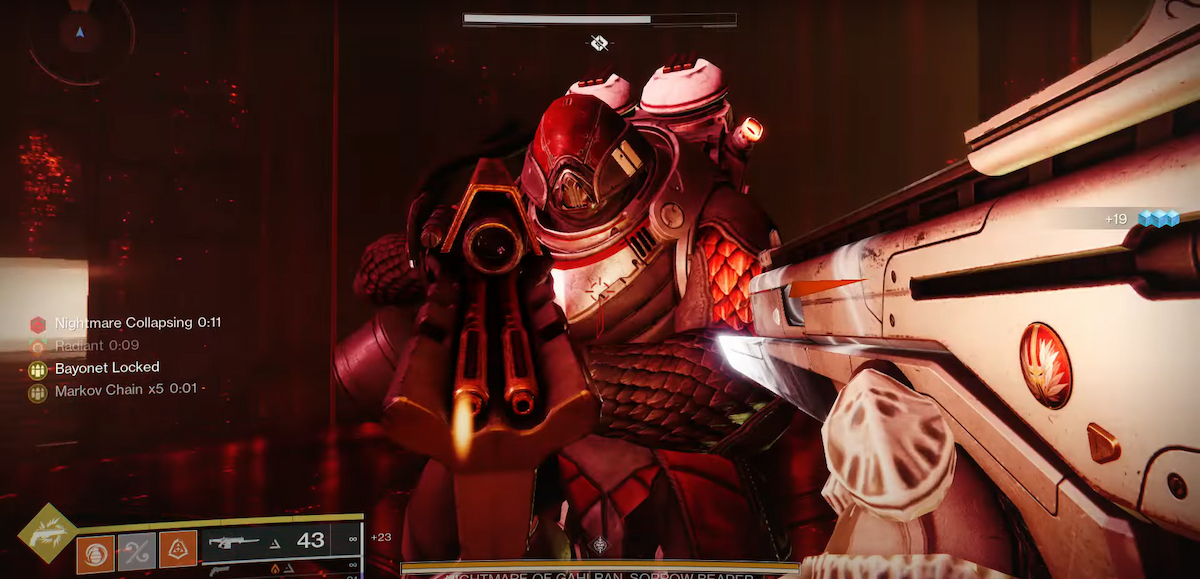
Task: Select the grenade ability icon
Action: click(x=96, y=552)
